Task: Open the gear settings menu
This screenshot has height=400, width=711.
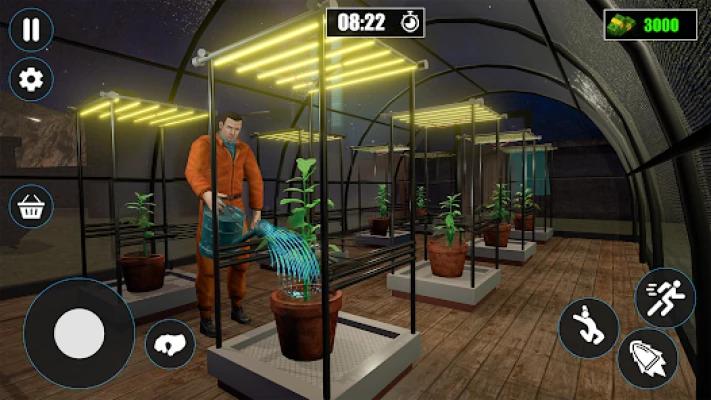Action: click(31, 77)
